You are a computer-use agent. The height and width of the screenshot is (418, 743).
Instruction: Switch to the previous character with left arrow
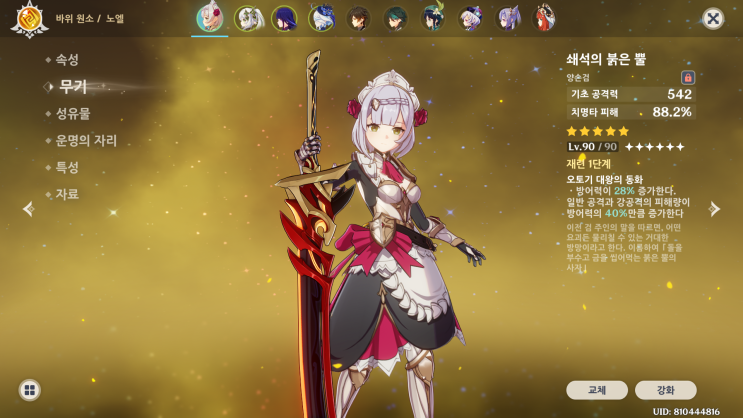28,209
